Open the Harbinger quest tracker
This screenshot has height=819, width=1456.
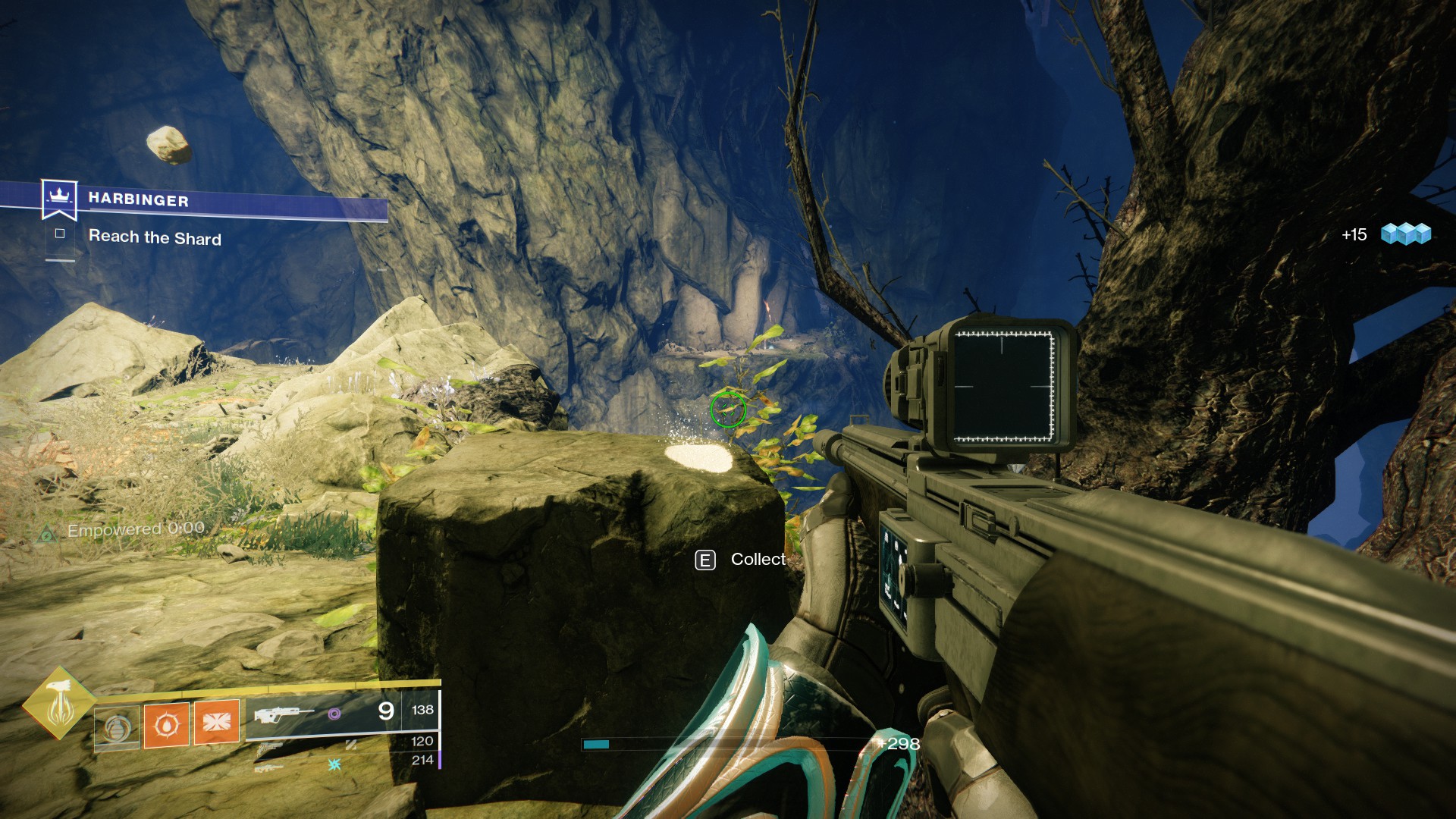138,199
